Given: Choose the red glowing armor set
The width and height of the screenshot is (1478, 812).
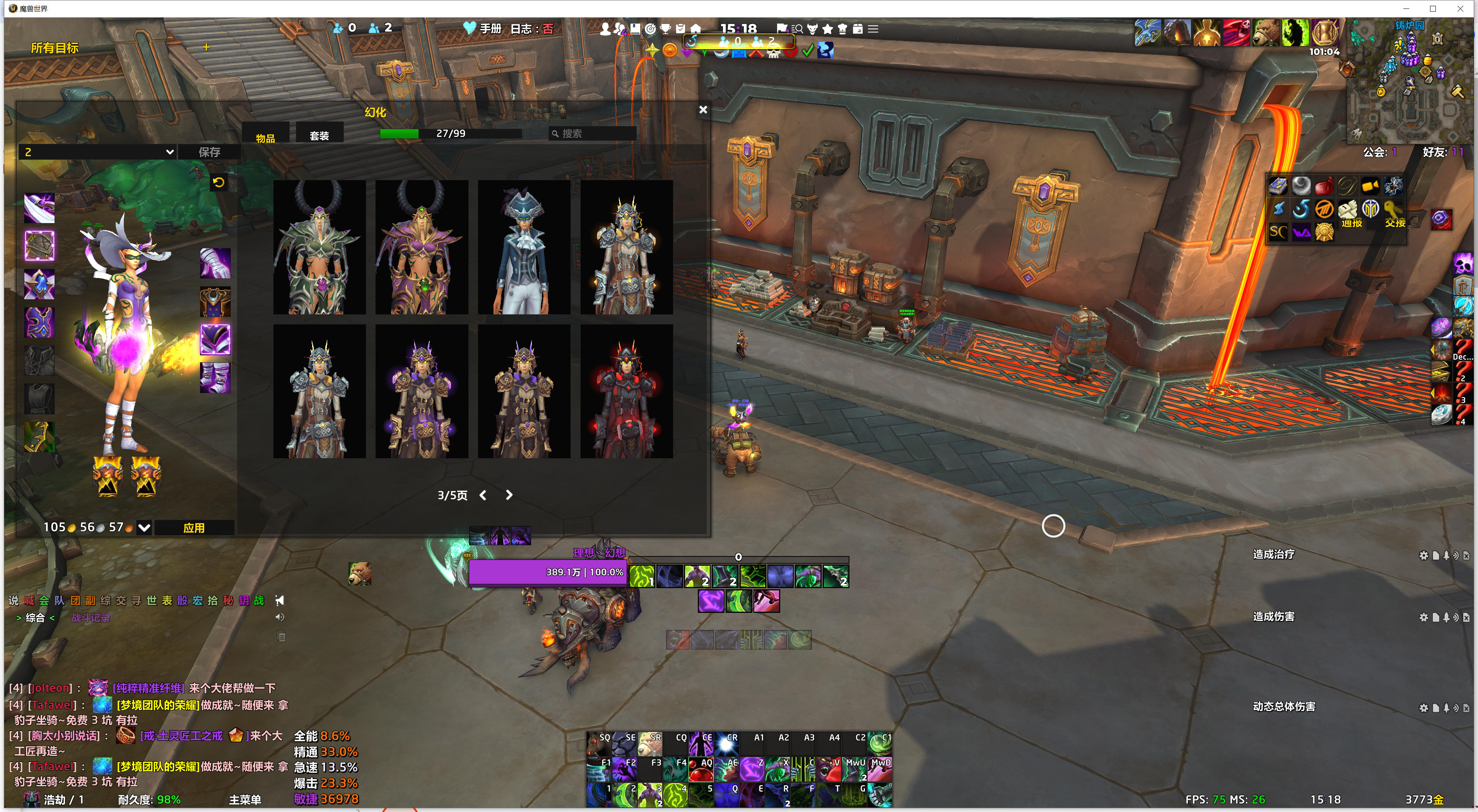Looking at the screenshot, I should [626, 392].
